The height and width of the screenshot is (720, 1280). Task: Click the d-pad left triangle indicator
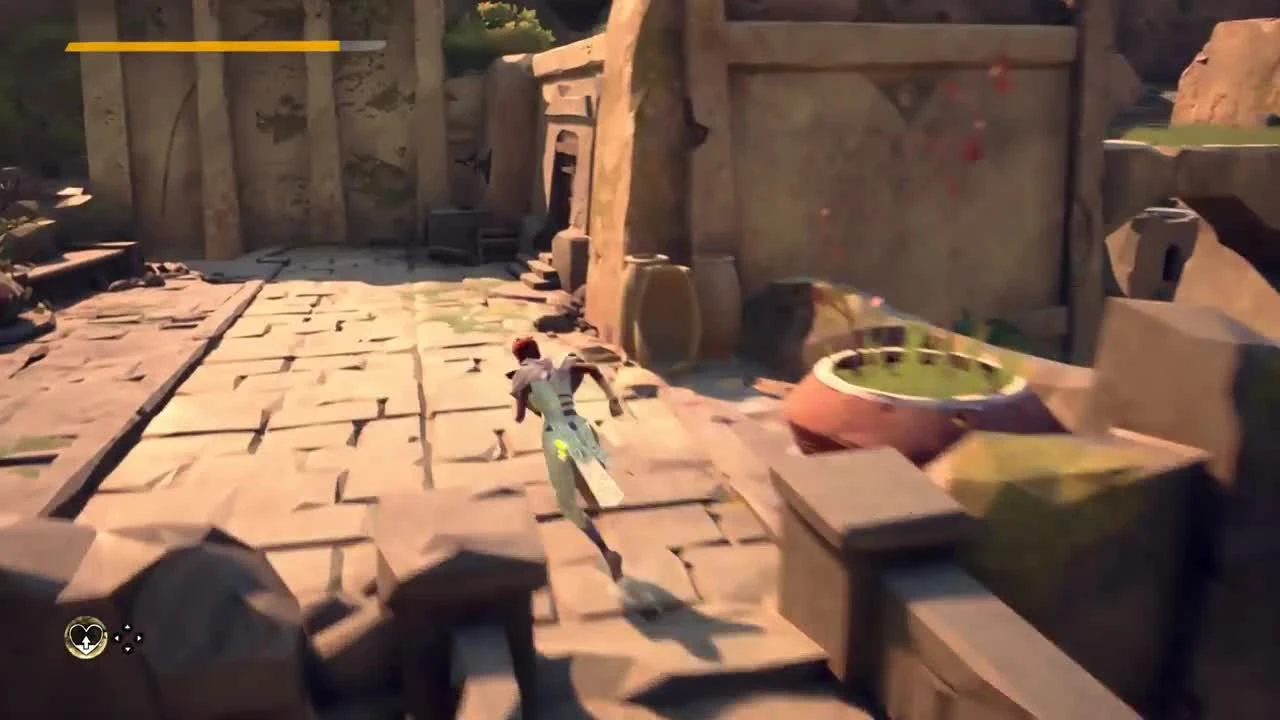pos(117,638)
